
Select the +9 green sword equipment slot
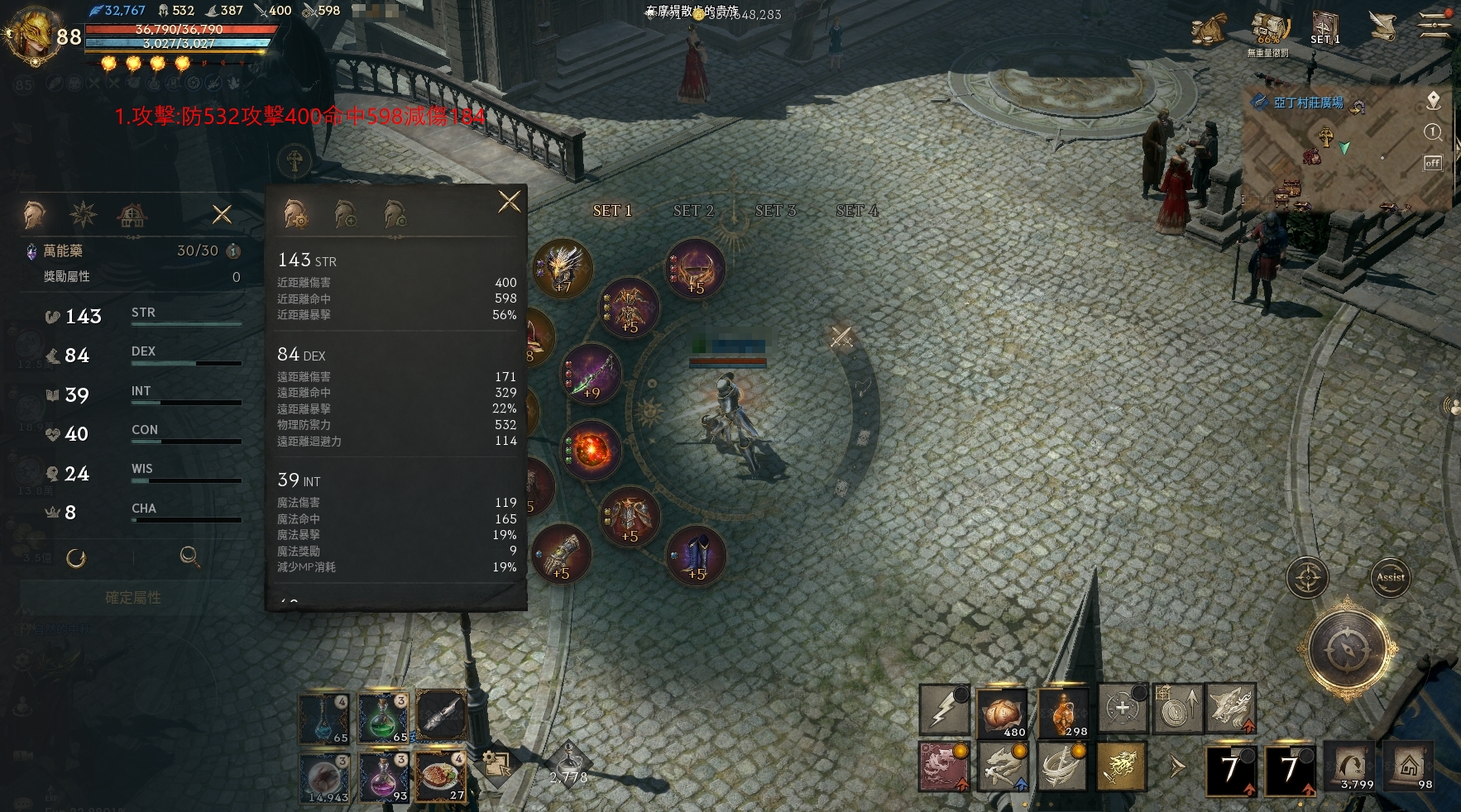591,375
